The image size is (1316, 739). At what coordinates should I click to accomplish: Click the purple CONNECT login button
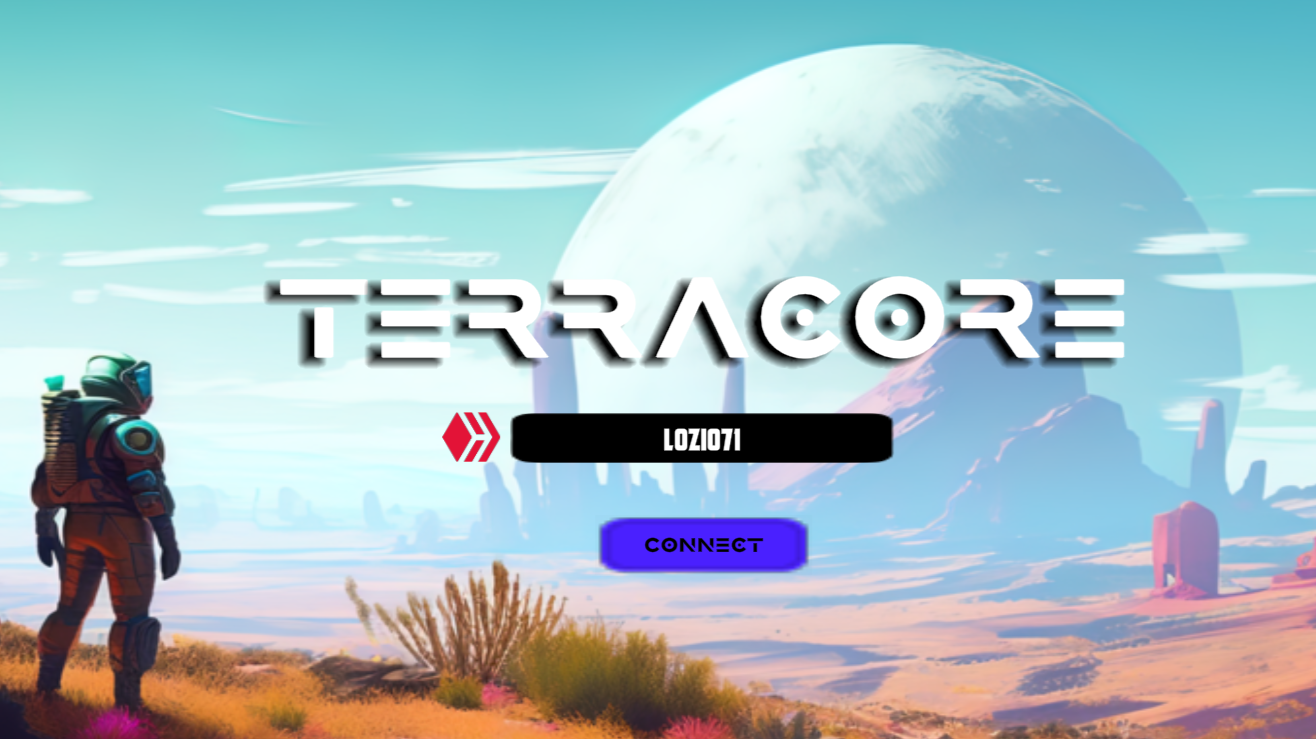tap(703, 545)
